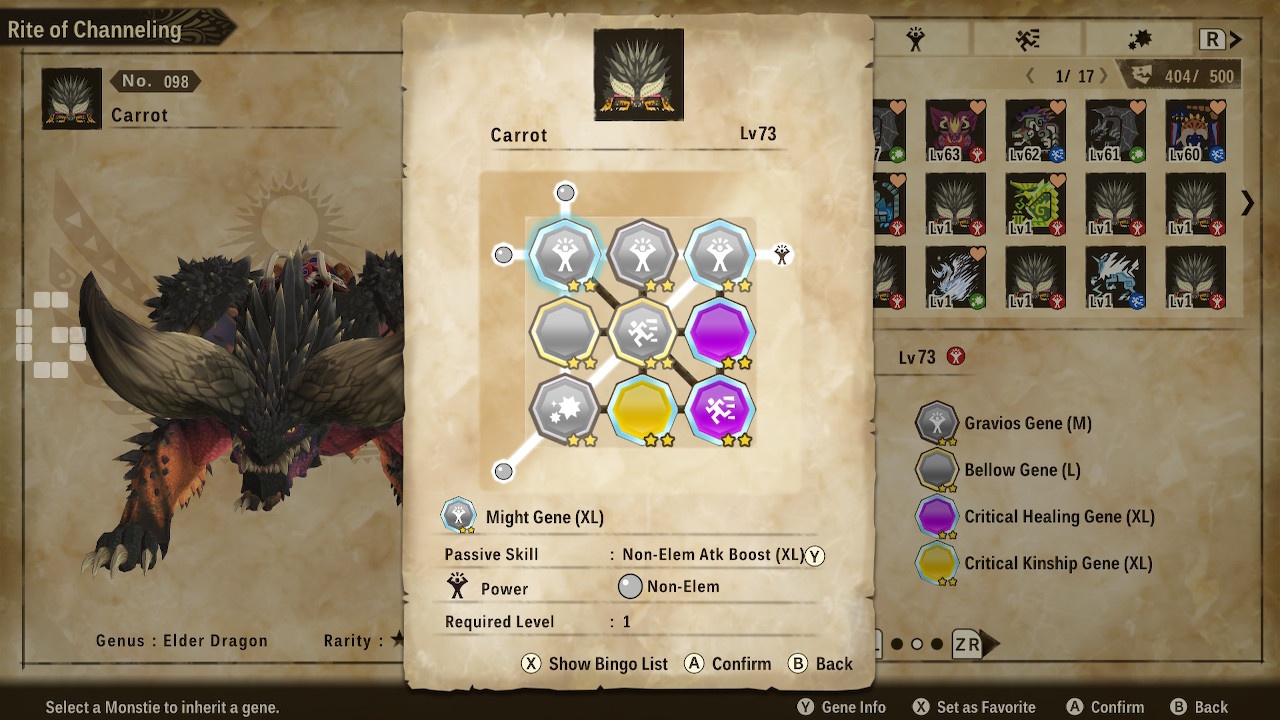Image resolution: width=1280 pixels, height=720 pixels.
Task: Go to the next monstie list page arrow
Action: 1247,204
